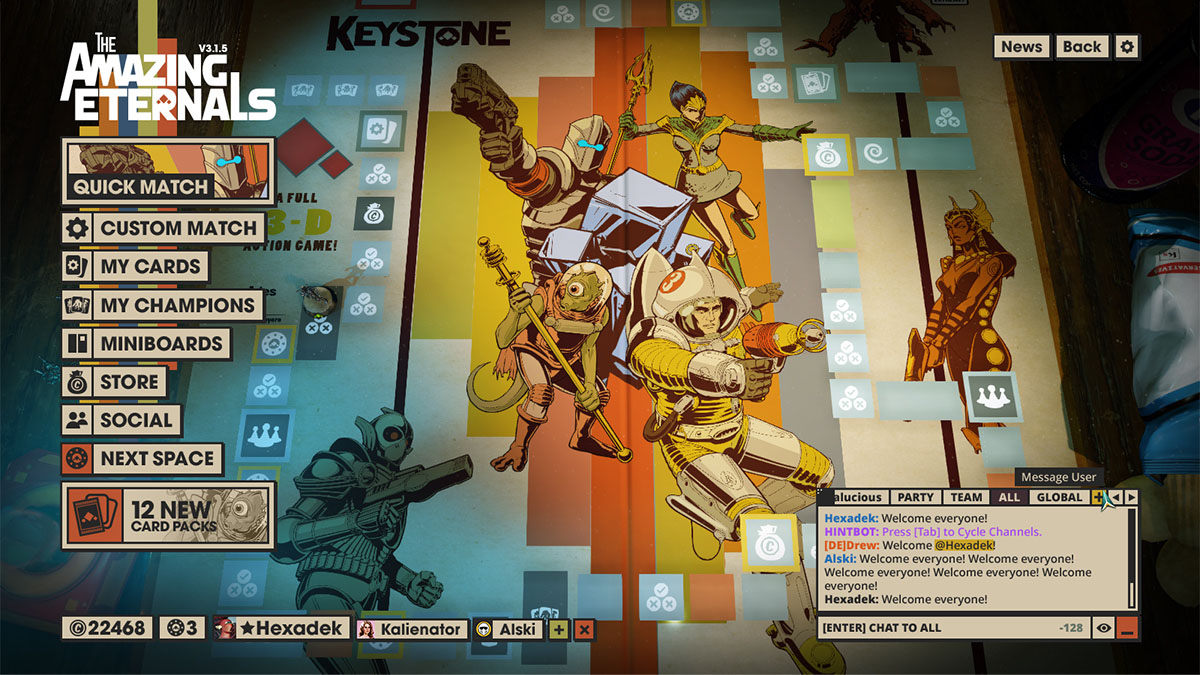Image resolution: width=1200 pixels, height=675 pixels.
Task: Select party member Kalienator
Action: pyautogui.click(x=411, y=629)
